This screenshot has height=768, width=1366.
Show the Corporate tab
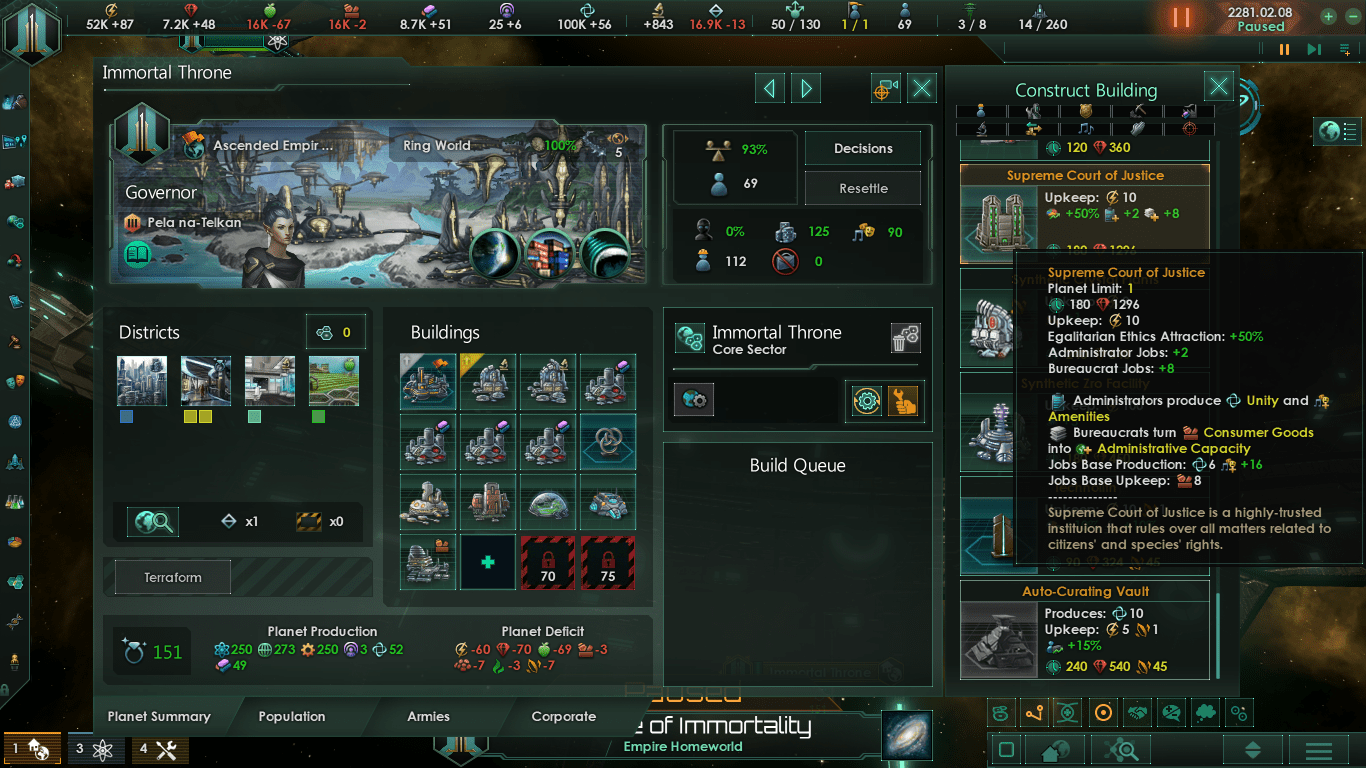(x=563, y=716)
